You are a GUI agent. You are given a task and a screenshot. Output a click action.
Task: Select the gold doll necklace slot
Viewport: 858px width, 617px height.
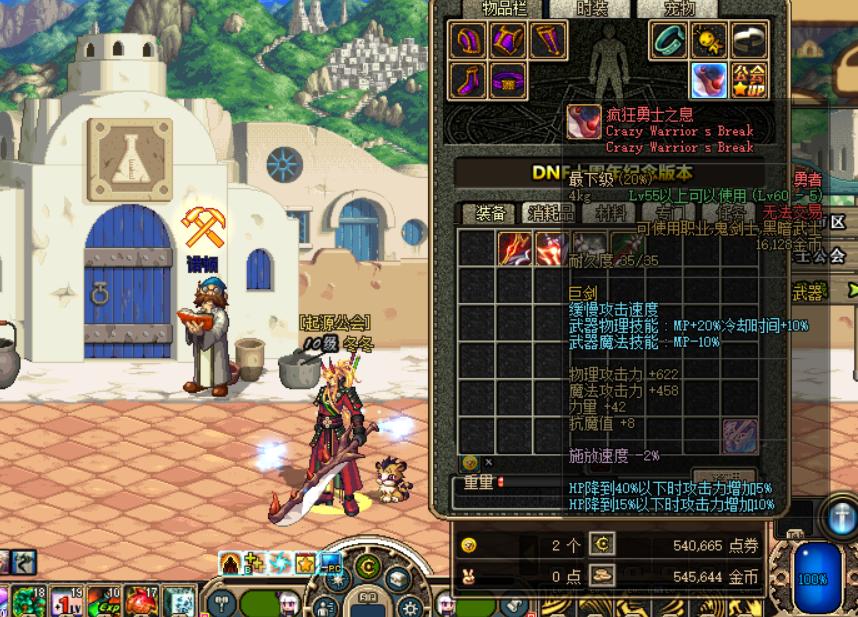(x=708, y=41)
